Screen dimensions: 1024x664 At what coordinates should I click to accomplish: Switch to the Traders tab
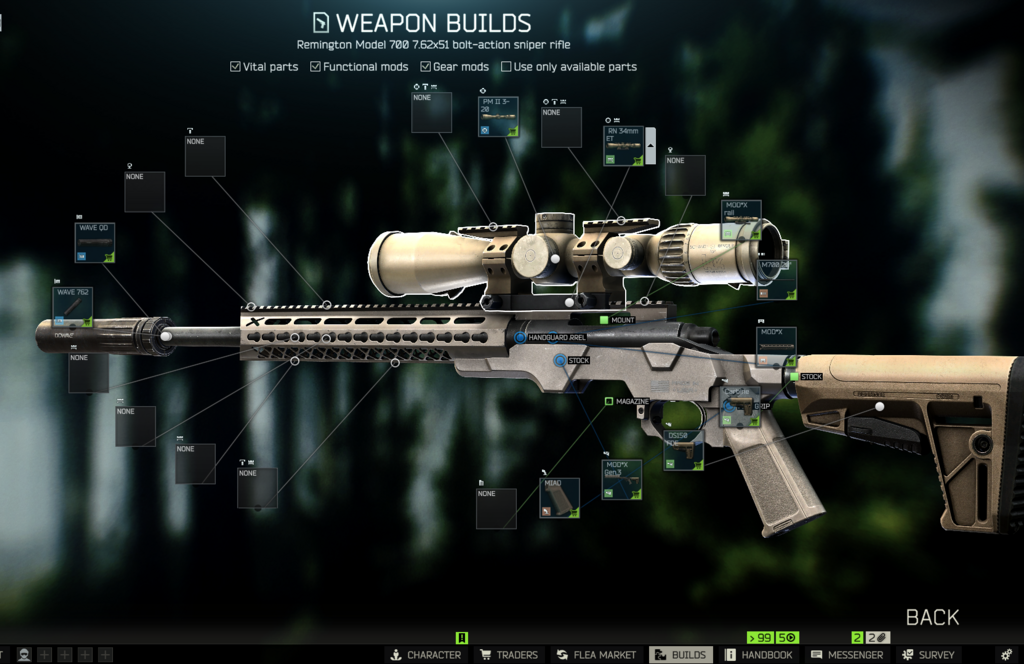(x=509, y=655)
